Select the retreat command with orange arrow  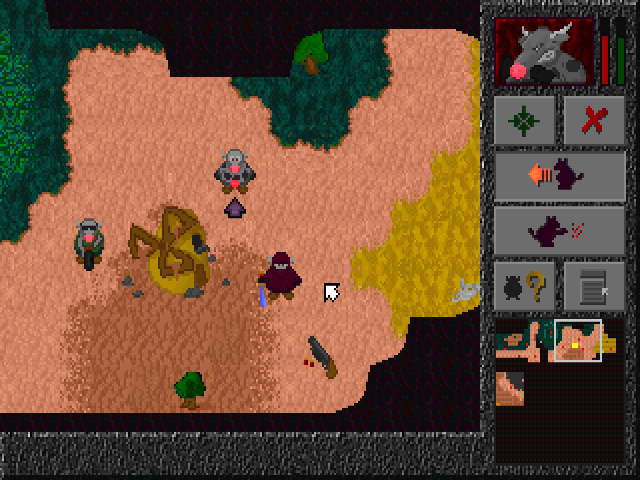click(560, 176)
